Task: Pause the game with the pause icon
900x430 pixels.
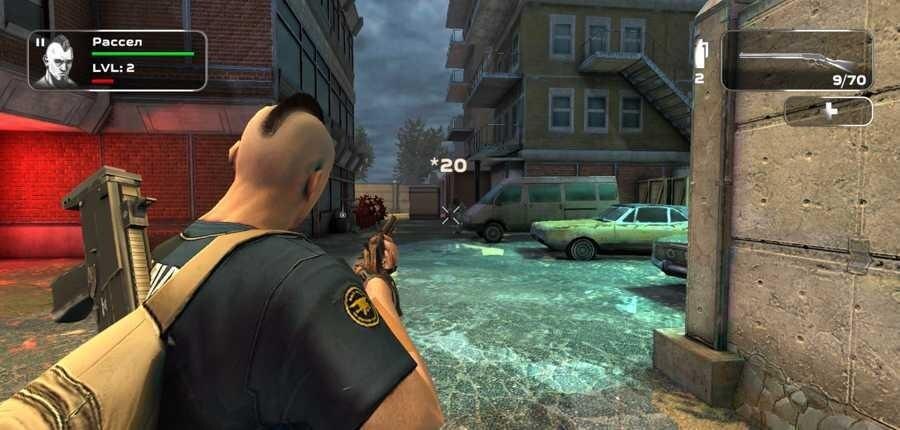Action: [40, 43]
